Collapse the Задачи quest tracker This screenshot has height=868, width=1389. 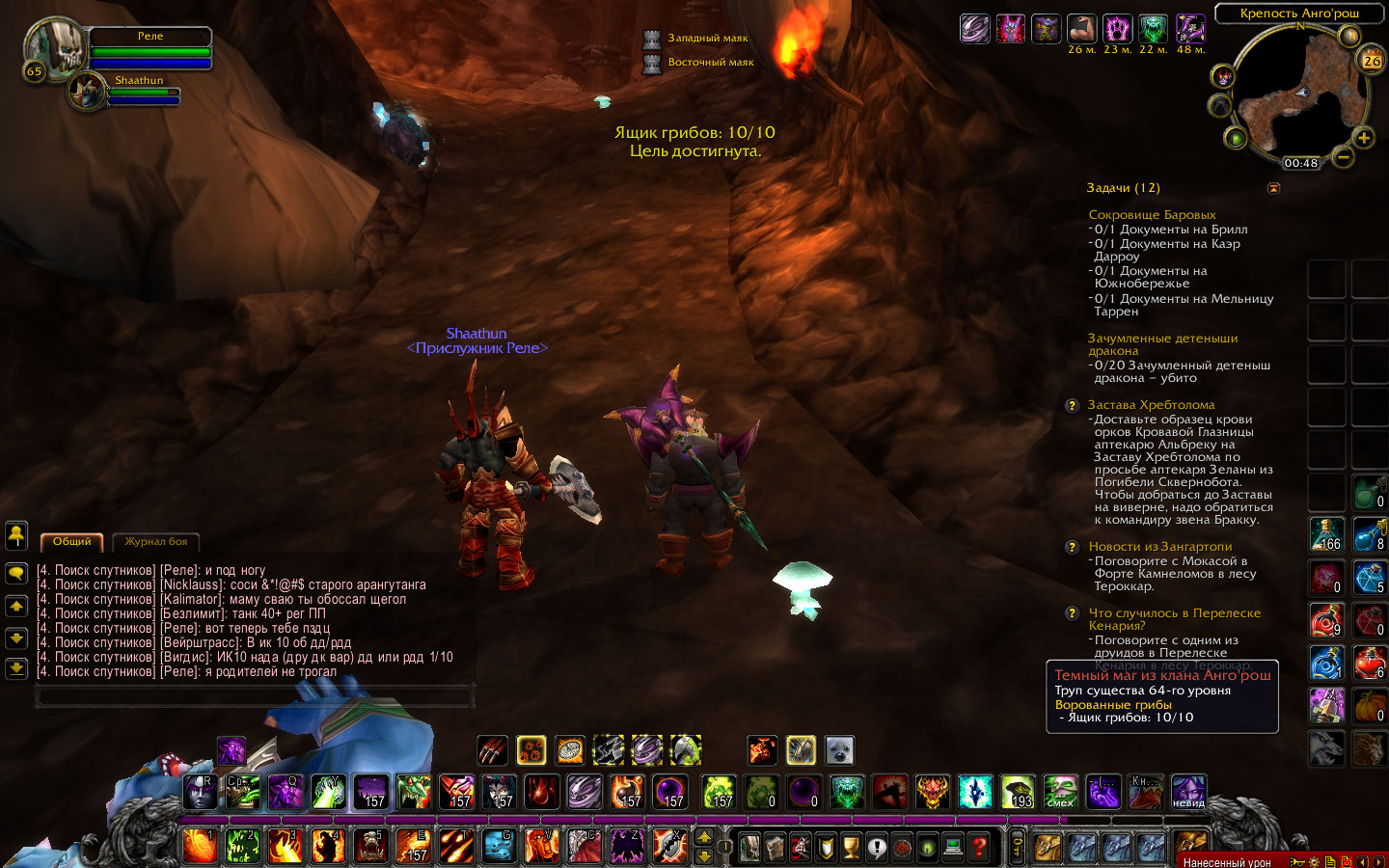[1273, 188]
